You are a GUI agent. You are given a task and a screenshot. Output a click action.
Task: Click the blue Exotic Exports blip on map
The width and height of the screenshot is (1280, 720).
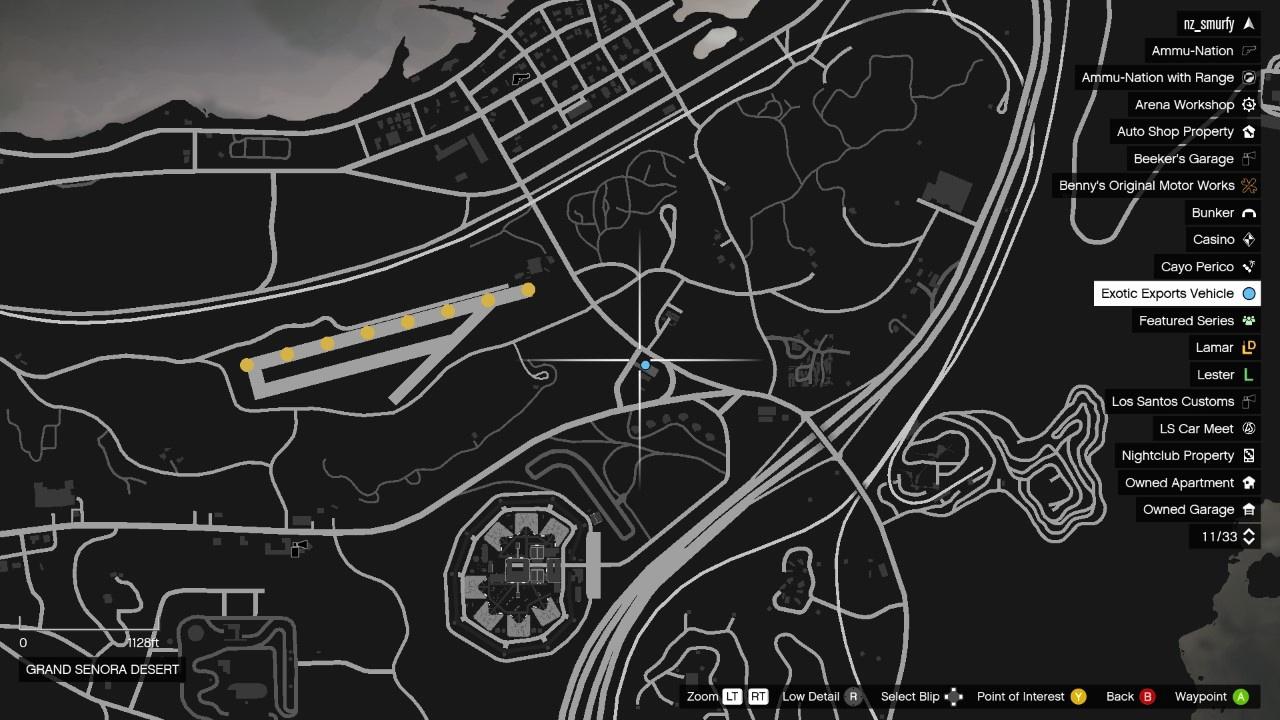646,366
